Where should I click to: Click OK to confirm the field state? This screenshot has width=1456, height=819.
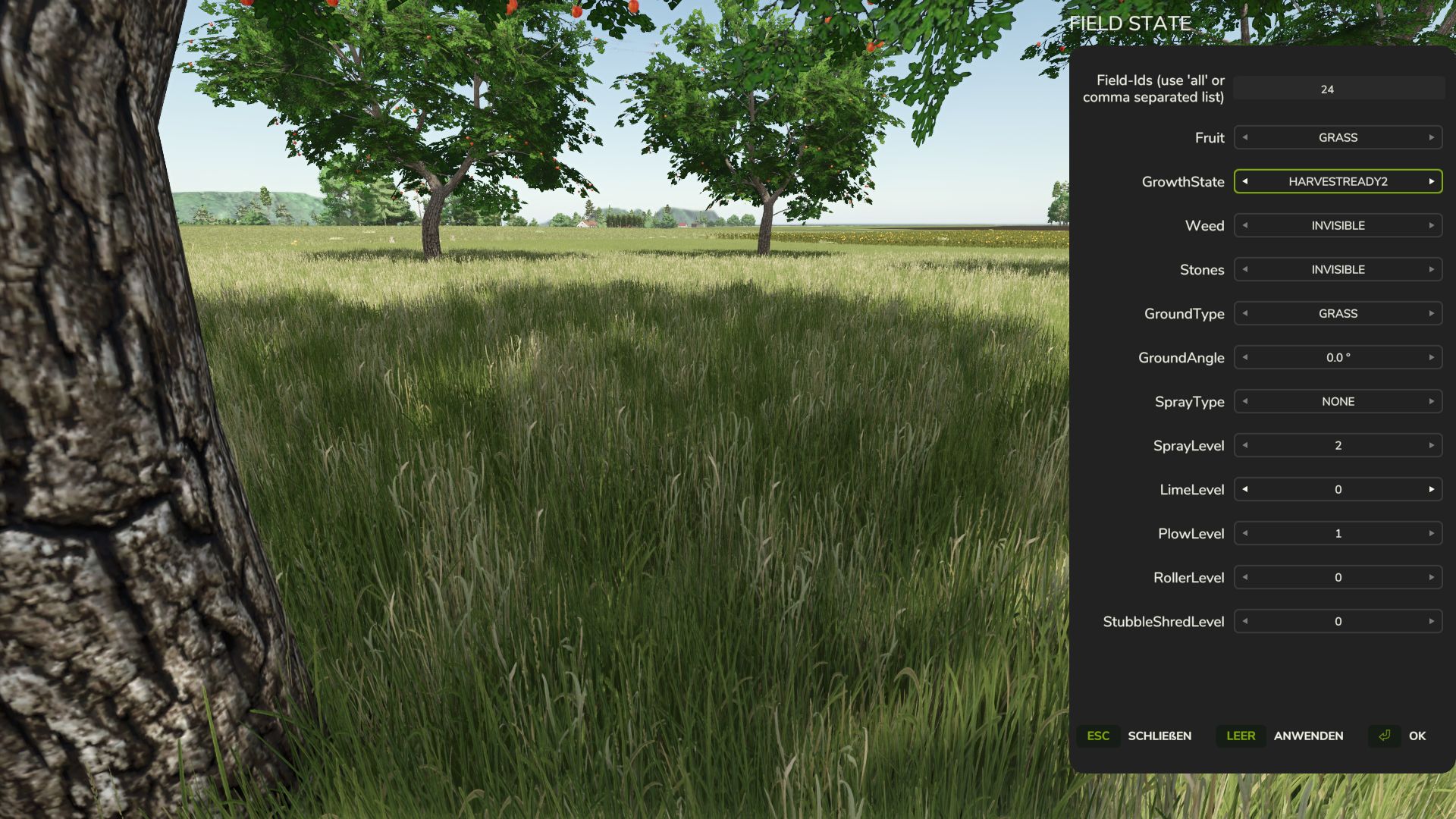(x=1417, y=736)
